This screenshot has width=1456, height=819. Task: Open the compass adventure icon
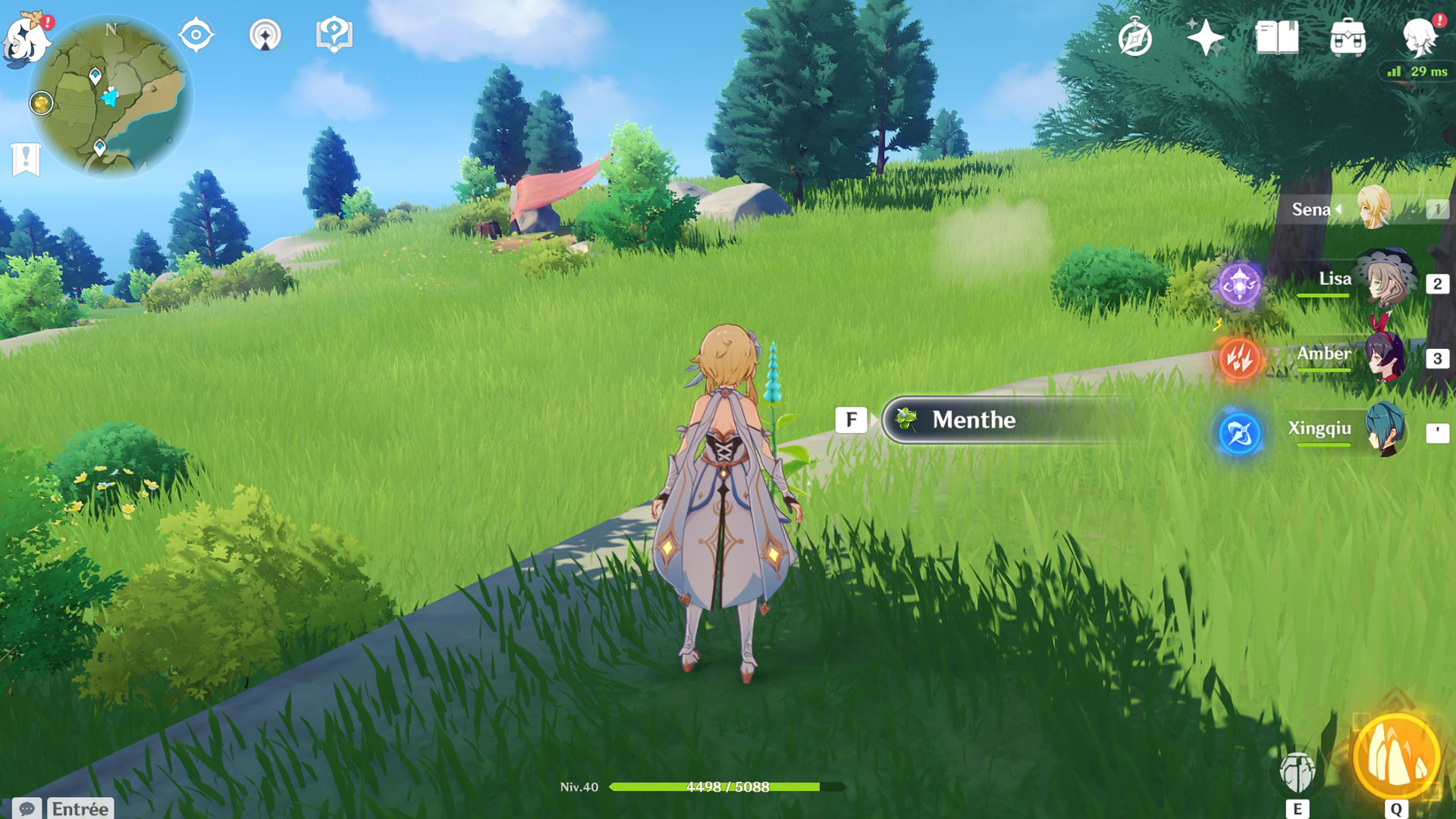(x=1134, y=38)
